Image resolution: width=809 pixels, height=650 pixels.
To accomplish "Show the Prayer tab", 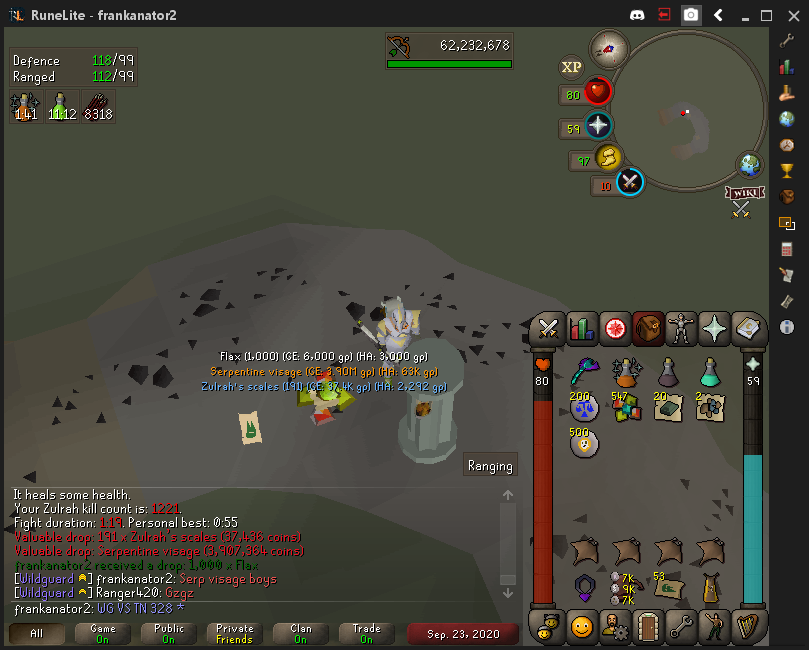I will point(714,328).
